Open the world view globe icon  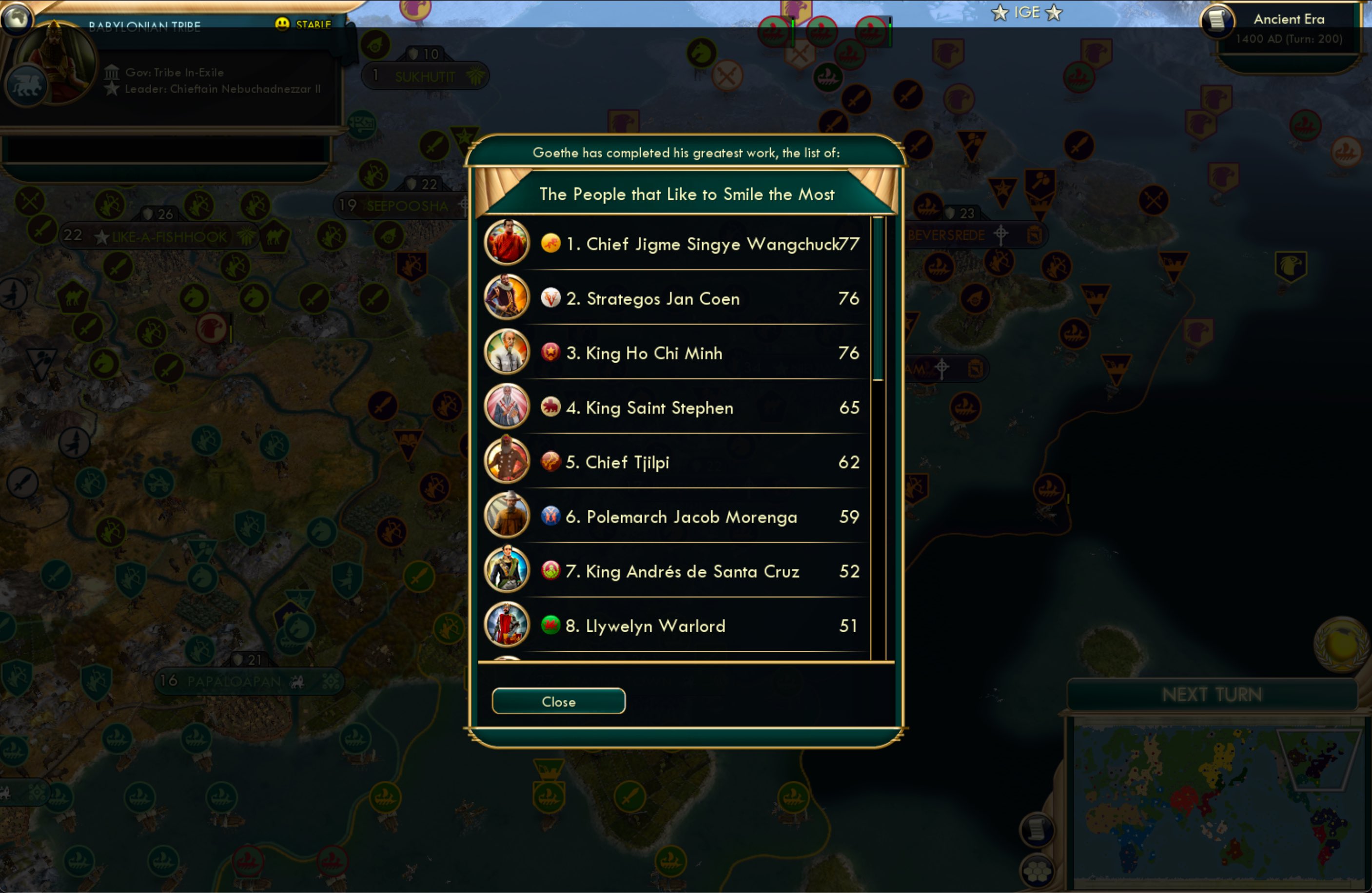pyautogui.click(x=17, y=19)
